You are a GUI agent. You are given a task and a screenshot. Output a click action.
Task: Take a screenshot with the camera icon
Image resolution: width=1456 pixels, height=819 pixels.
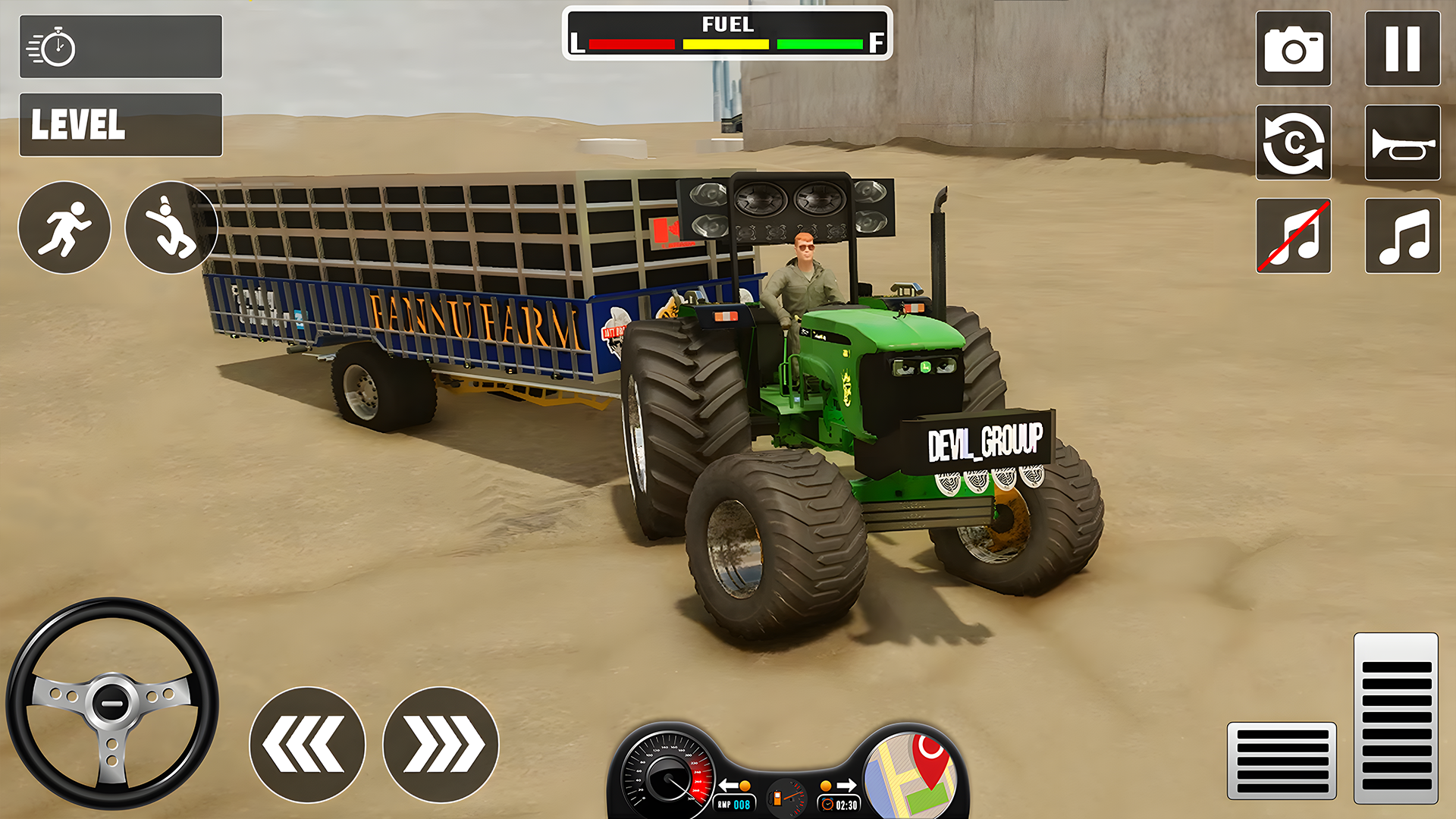point(1294,48)
